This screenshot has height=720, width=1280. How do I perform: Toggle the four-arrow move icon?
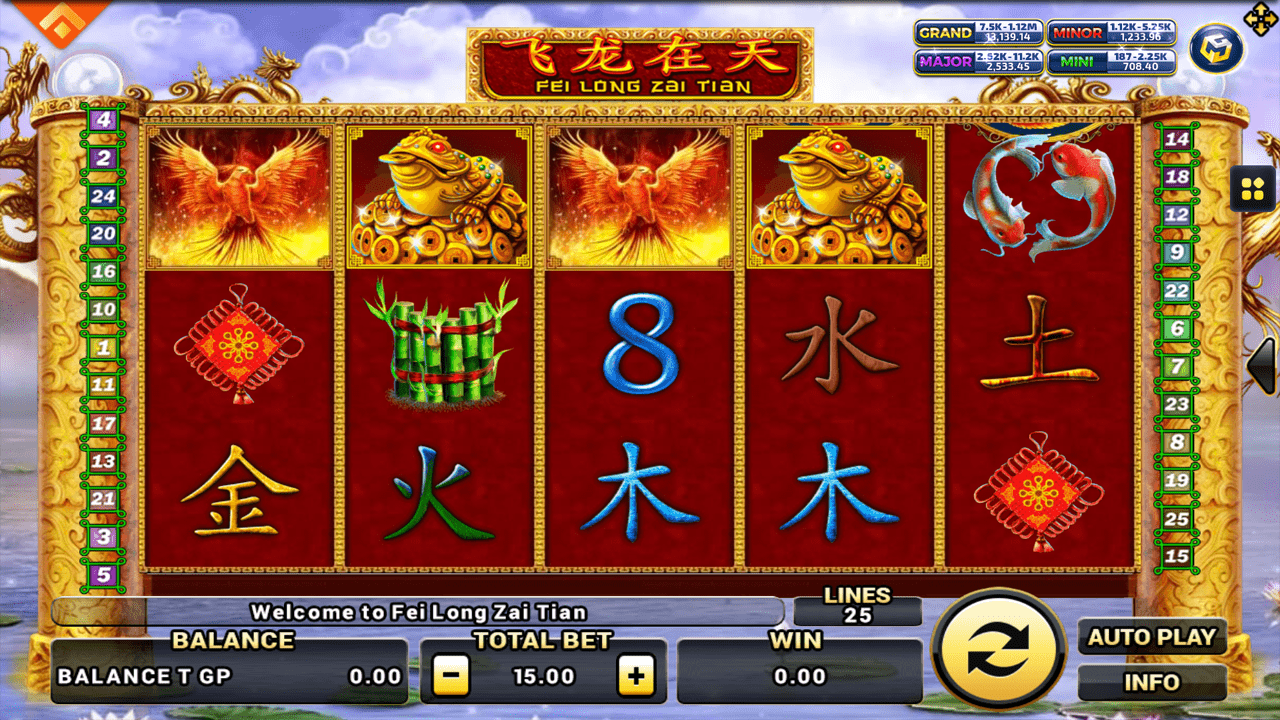point(1257,17)
